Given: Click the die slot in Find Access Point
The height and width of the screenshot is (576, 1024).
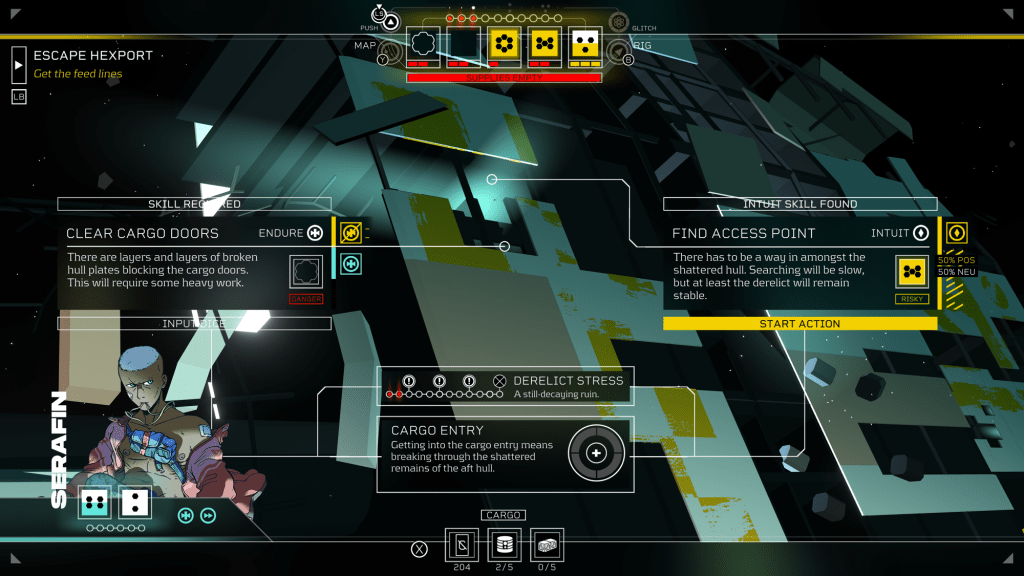Looking at the screenshot, I should coord(912,271).
